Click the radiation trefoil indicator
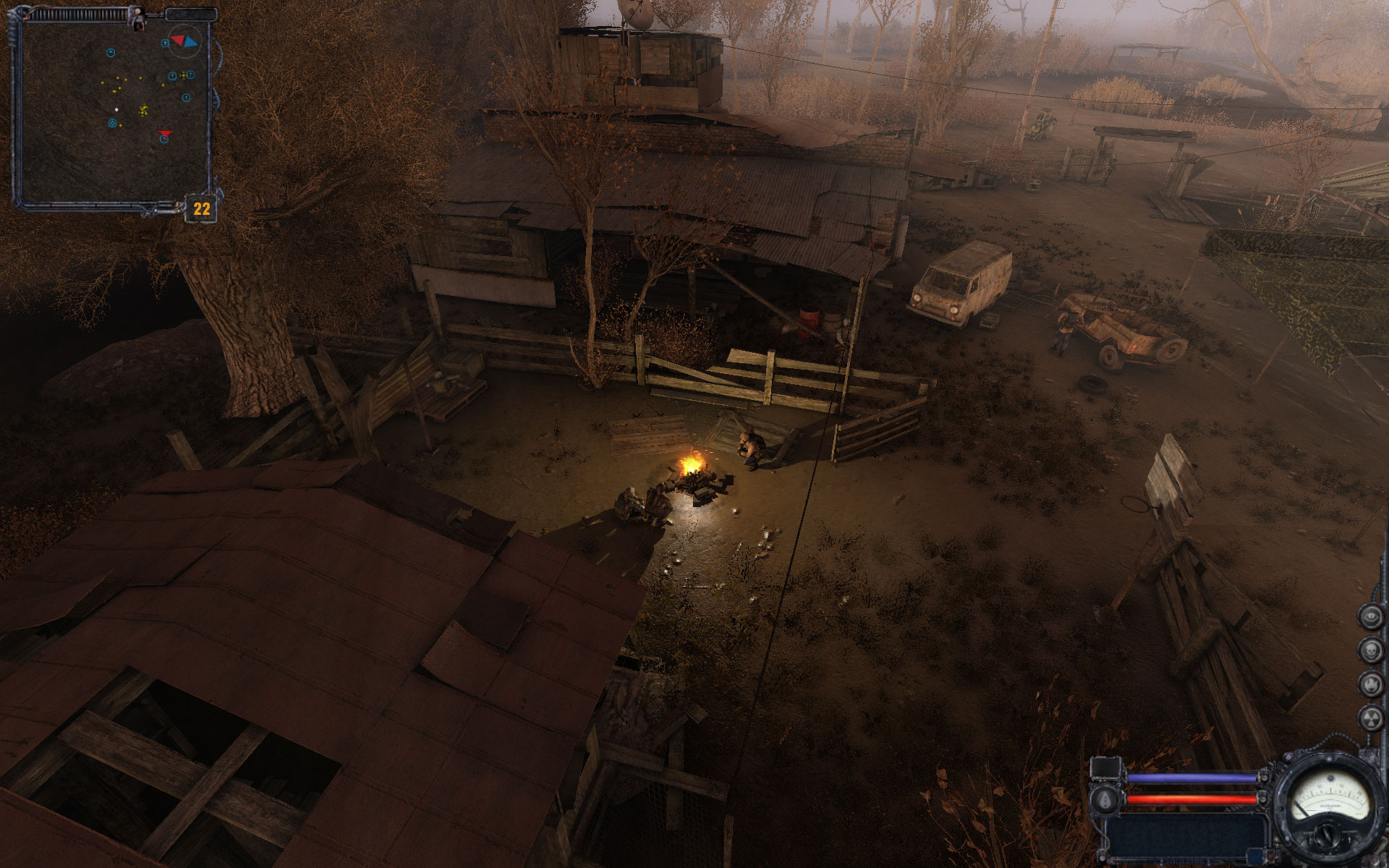This screenshot has width=1389, height=868. (x=1369, y=718)
